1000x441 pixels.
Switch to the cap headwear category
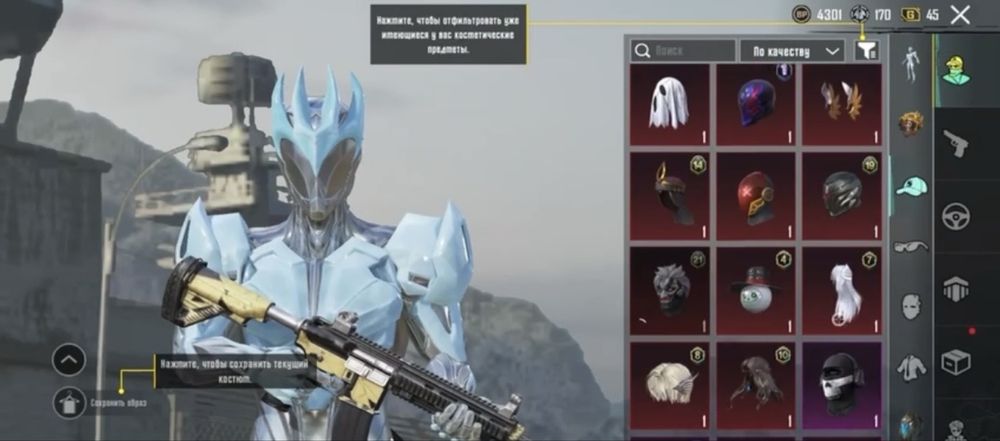[911, 186]
